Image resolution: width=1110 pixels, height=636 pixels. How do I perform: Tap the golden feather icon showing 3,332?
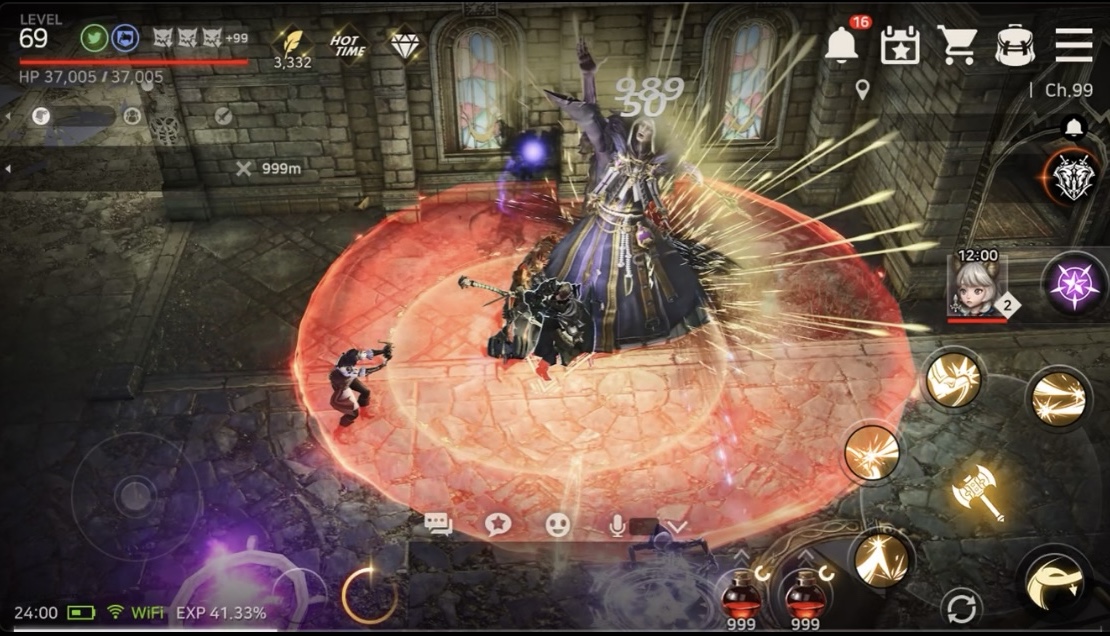coord(292,44)
